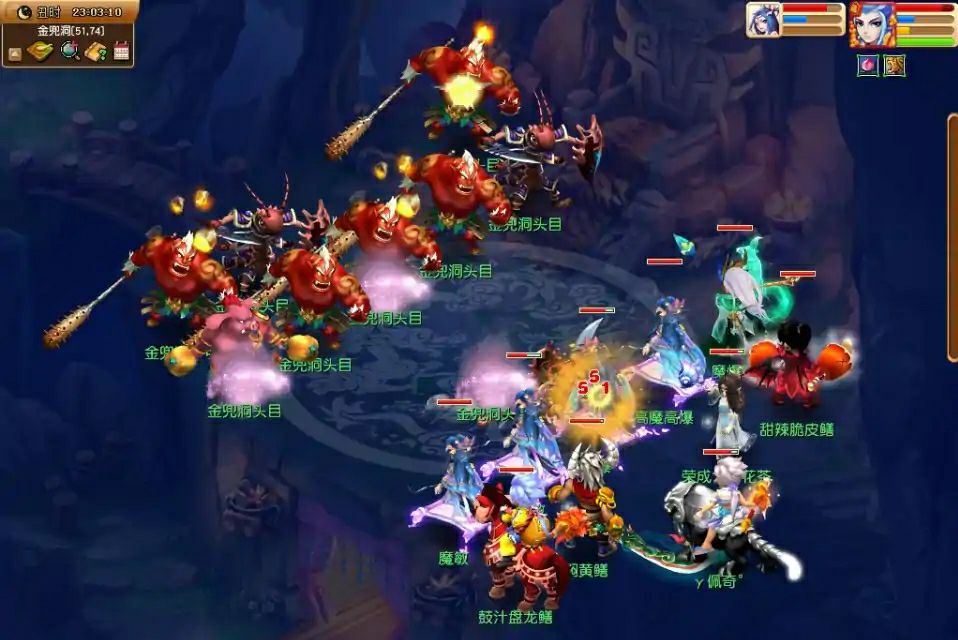Viewport: 958px width, 640px height.
Task: Click the golden lion buff icon
Action: (x=894, y=66)
